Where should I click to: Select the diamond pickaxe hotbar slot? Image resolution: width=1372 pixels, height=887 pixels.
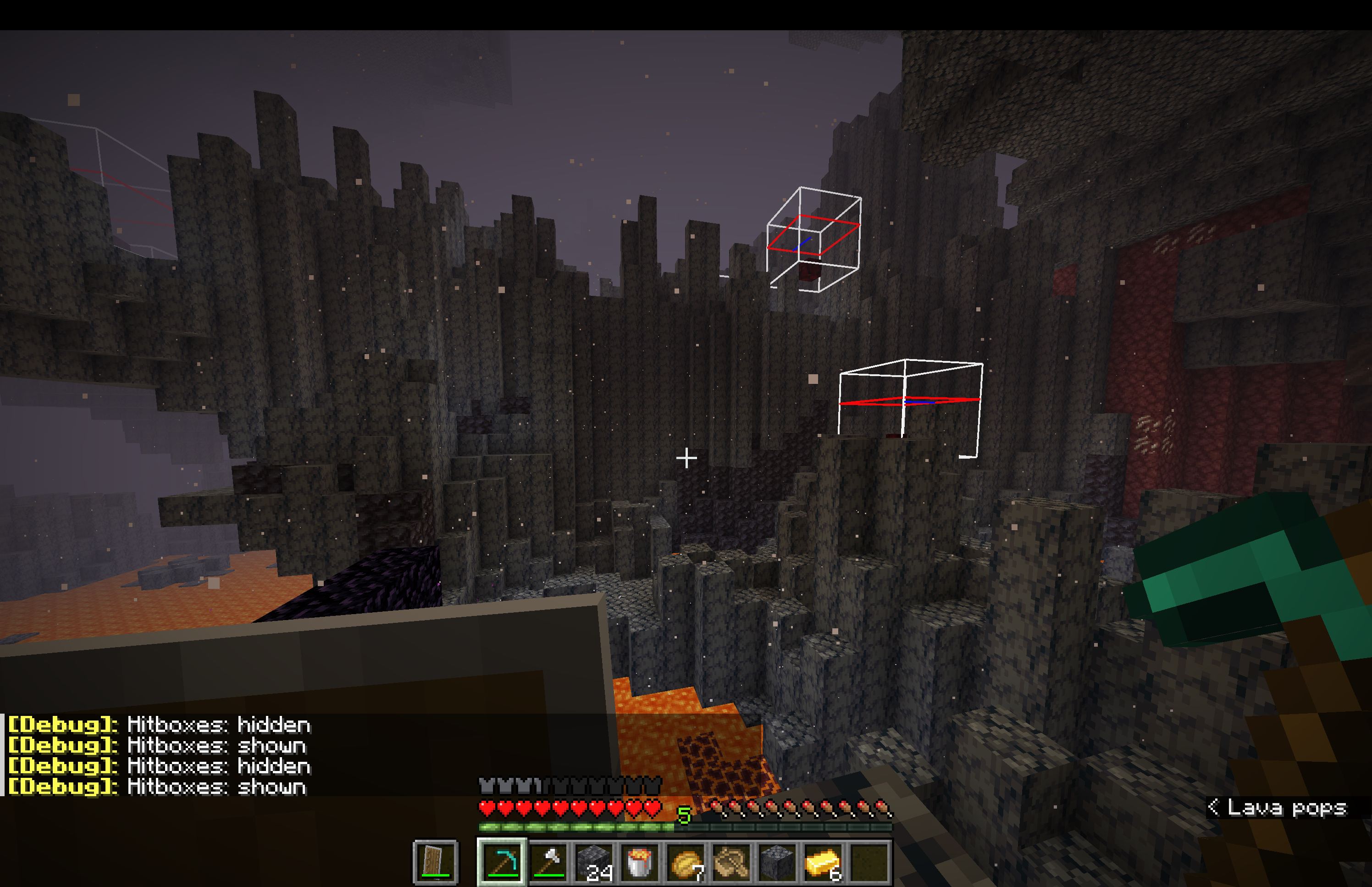pos(502,862)
